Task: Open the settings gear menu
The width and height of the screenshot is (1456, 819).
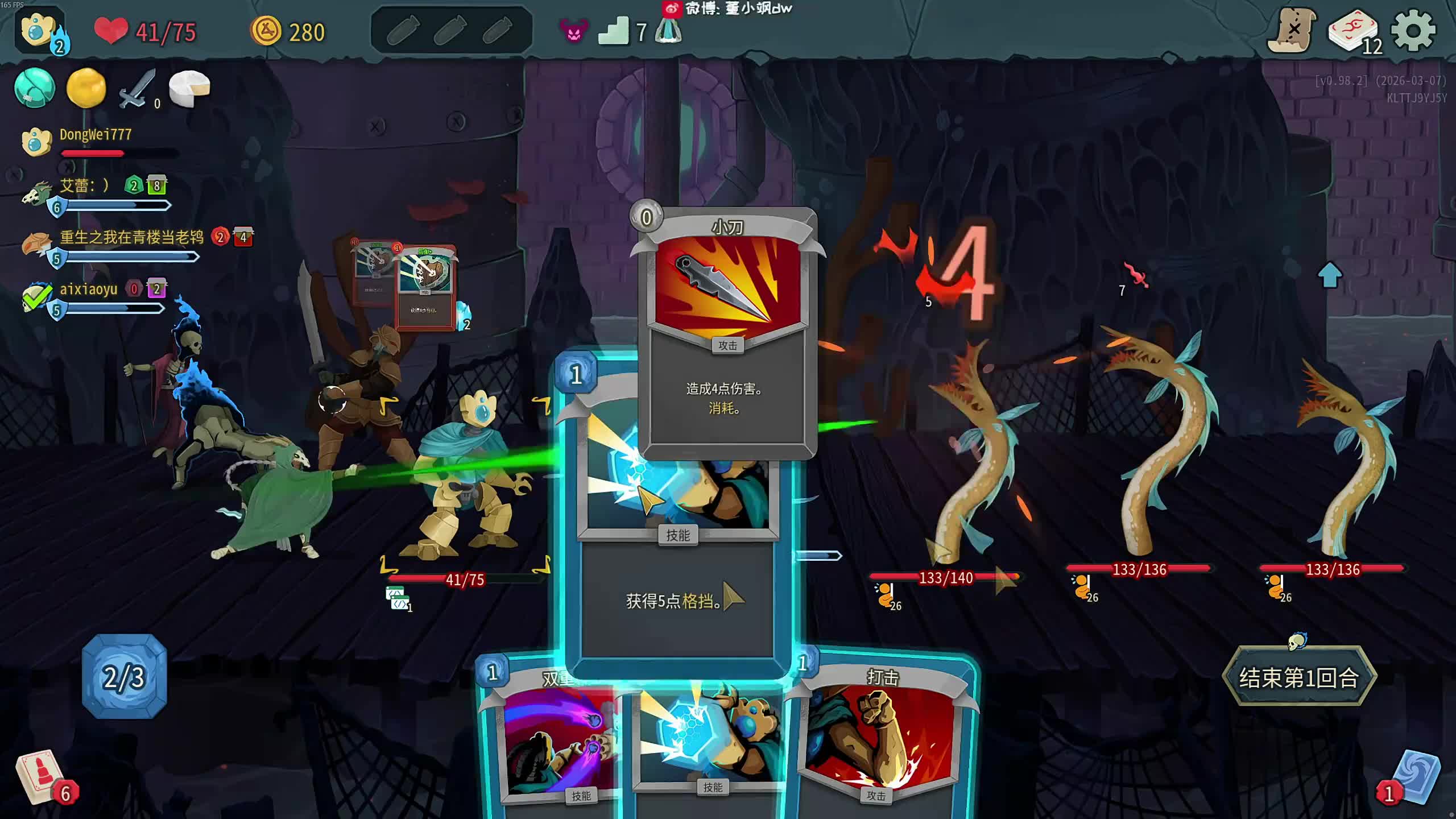Action: [x=1413, y=31]
